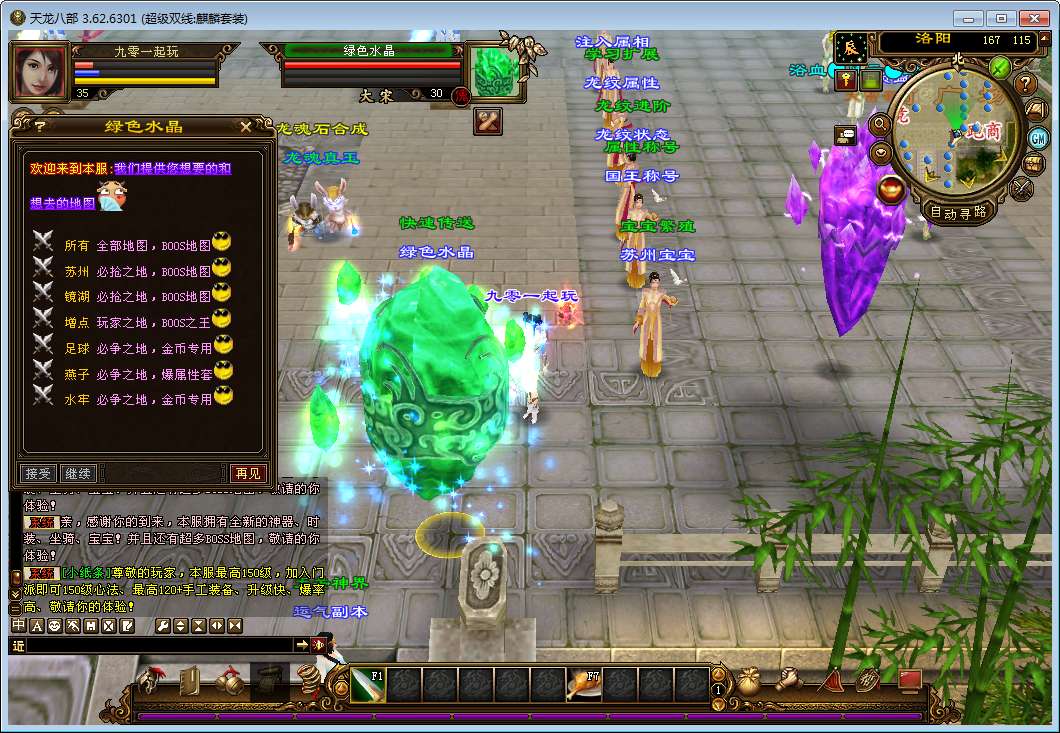Screen dimensions: 1060x733
Task: Click the 接受 accept button
Action: coord(38,473)
